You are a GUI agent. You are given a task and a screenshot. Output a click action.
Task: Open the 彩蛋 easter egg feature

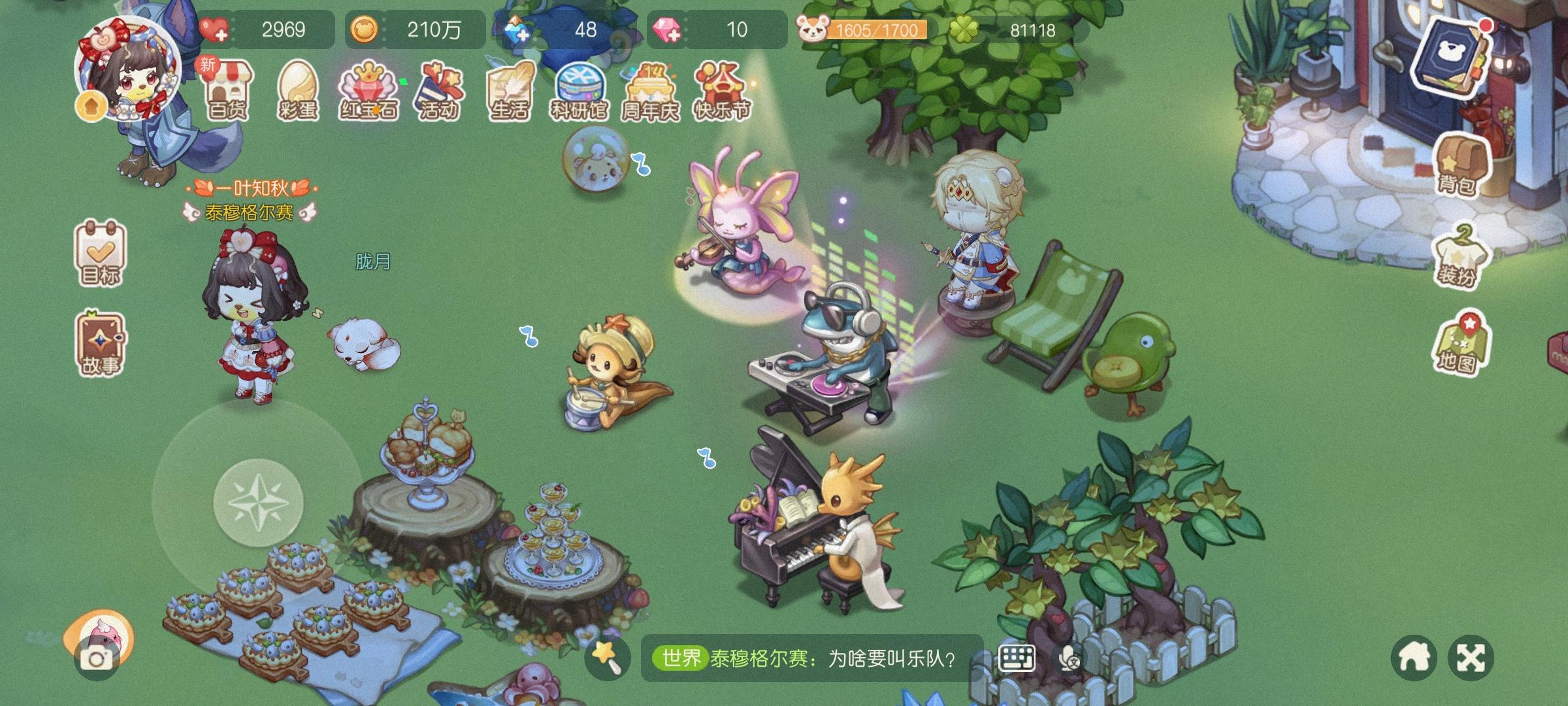[x=299, y=92]
